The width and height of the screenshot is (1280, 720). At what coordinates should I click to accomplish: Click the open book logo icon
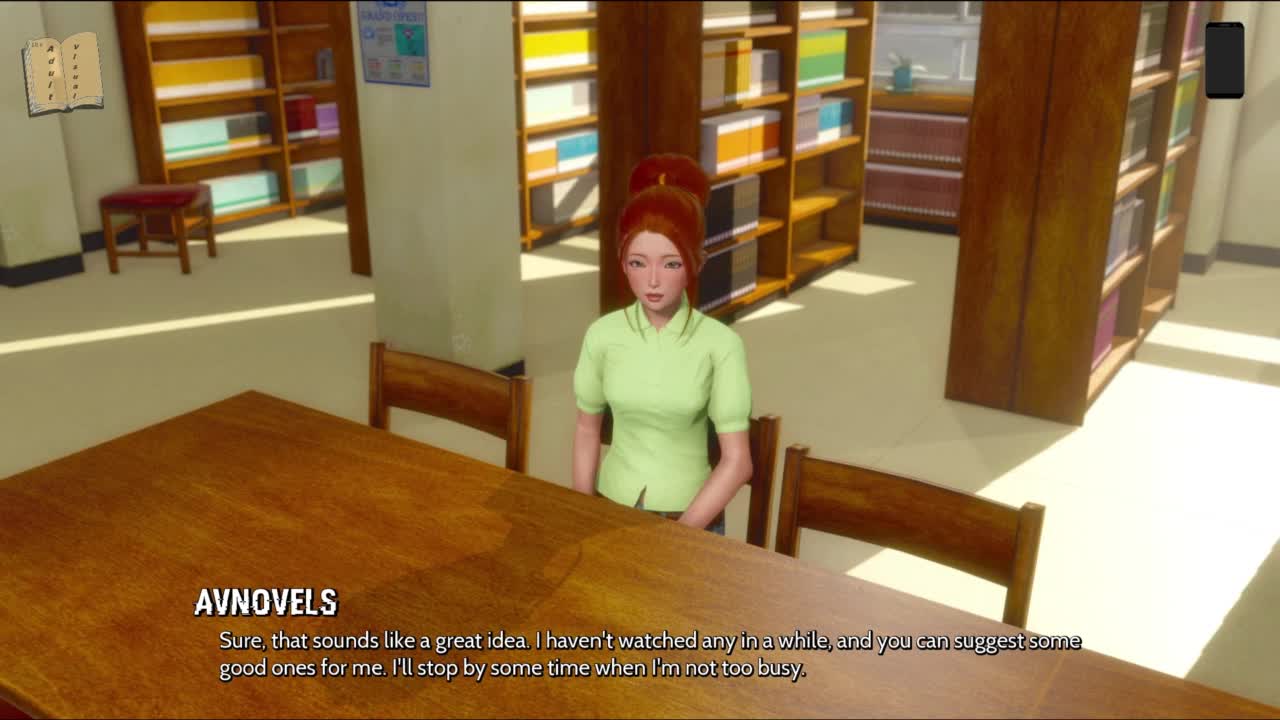(x=63, y=73)
